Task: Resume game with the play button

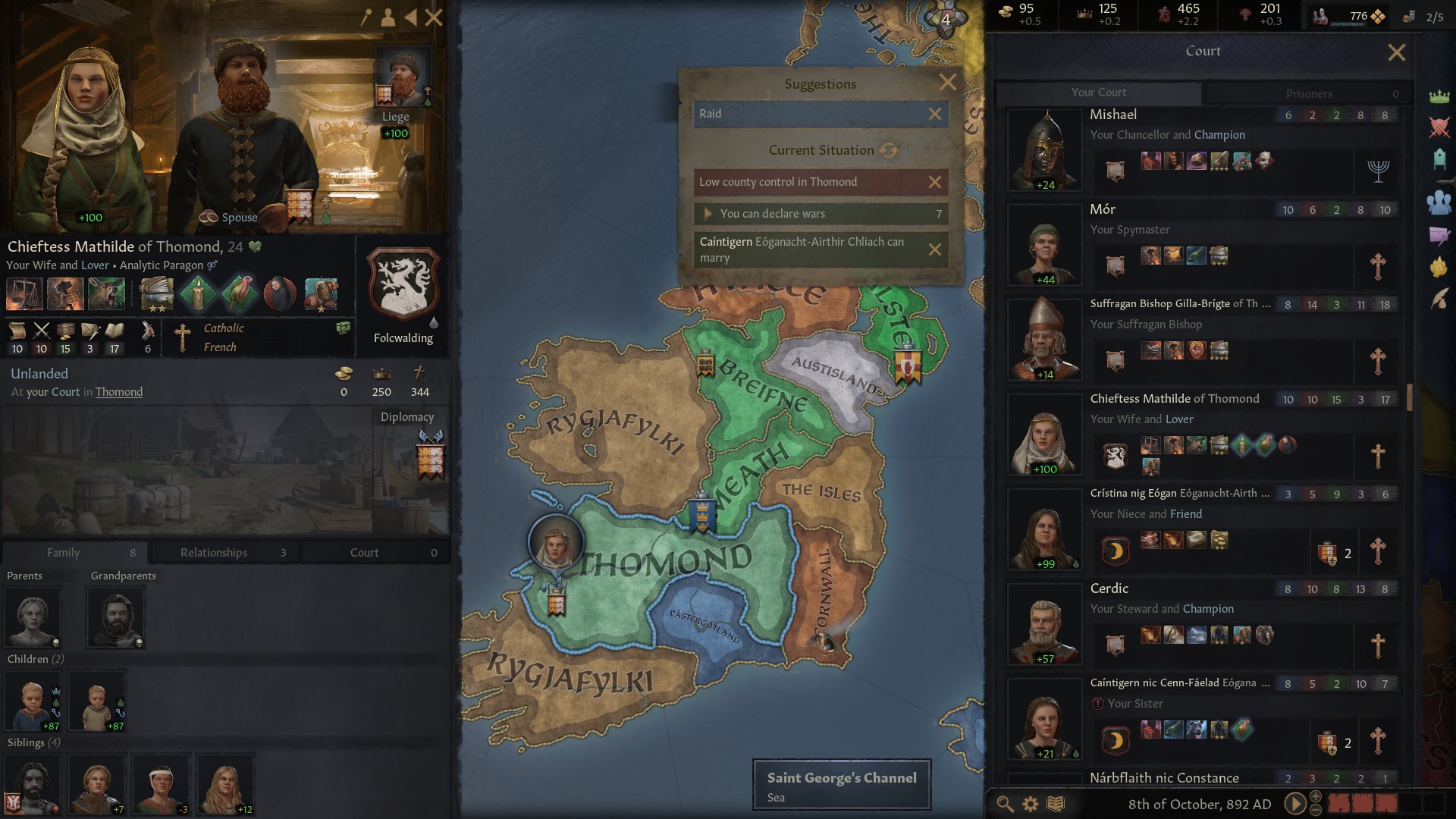Action: (x=1294, y=803)
